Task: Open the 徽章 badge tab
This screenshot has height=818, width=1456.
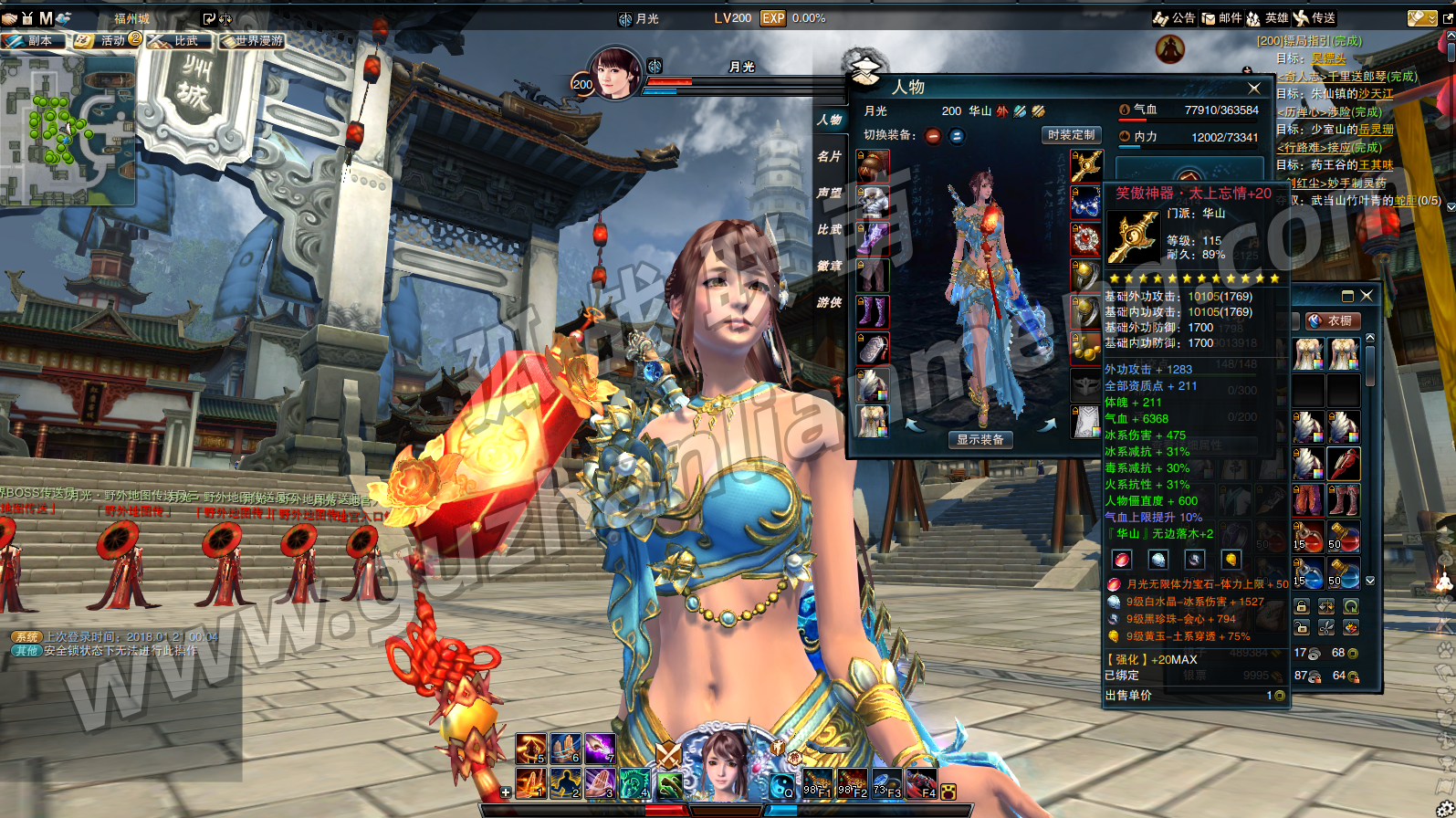Action: tap(829, 266)
